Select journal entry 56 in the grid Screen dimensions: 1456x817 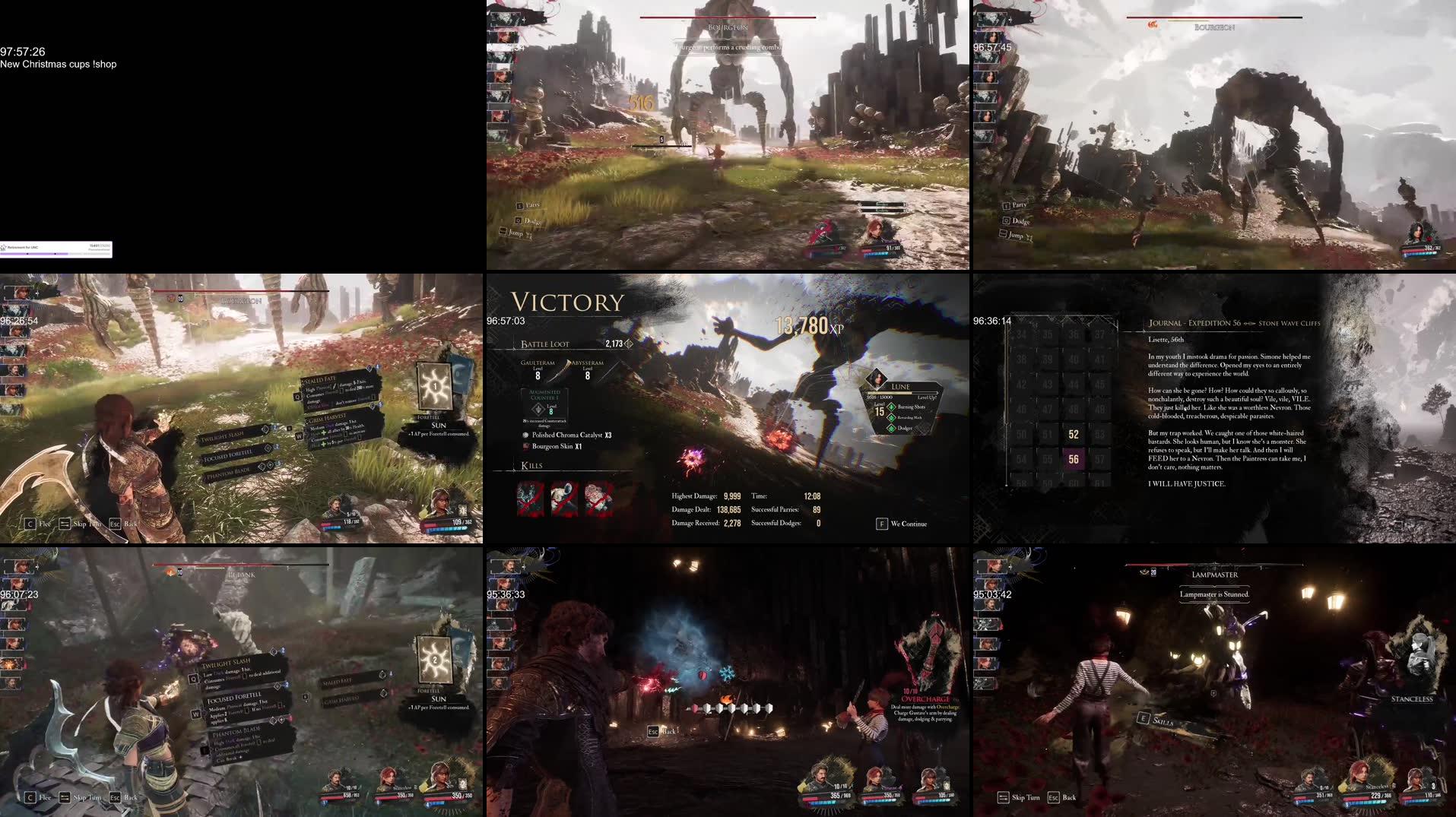point(1074,459)
